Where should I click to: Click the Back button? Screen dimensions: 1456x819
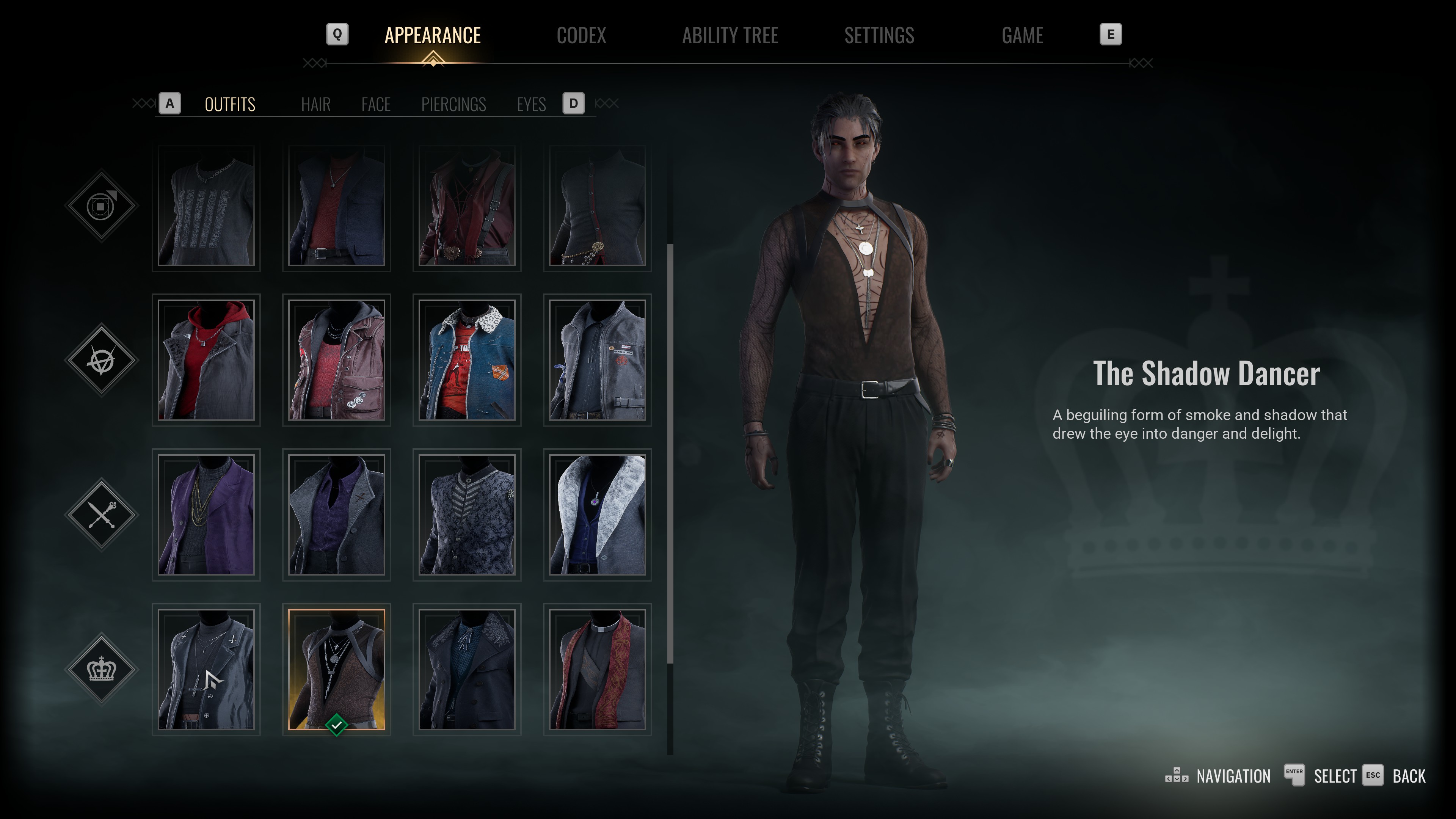pyautogui.click(x=1408, y=776)
